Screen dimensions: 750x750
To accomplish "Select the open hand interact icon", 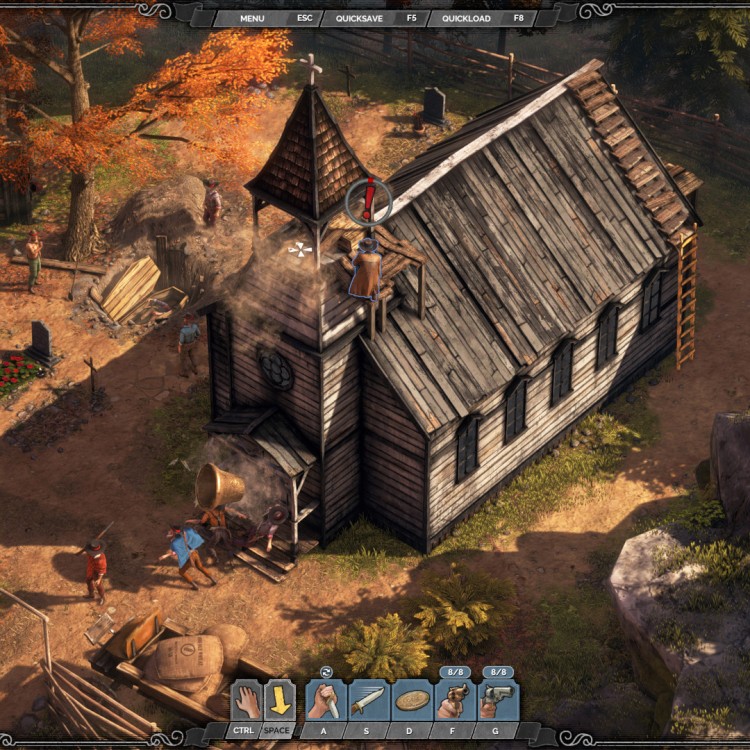I will click(x=246, y=700).
